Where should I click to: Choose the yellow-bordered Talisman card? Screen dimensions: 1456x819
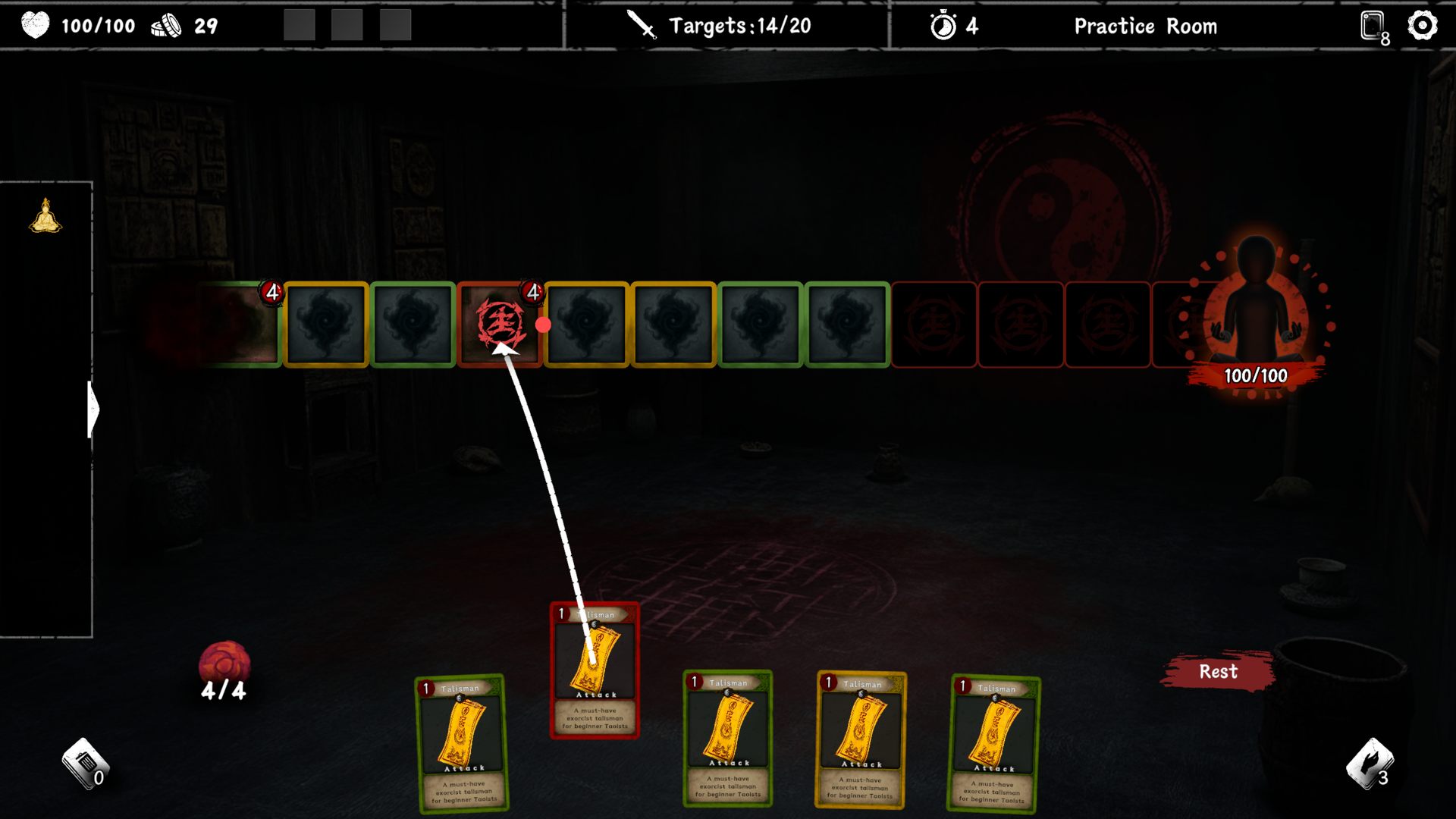(861, 739)
